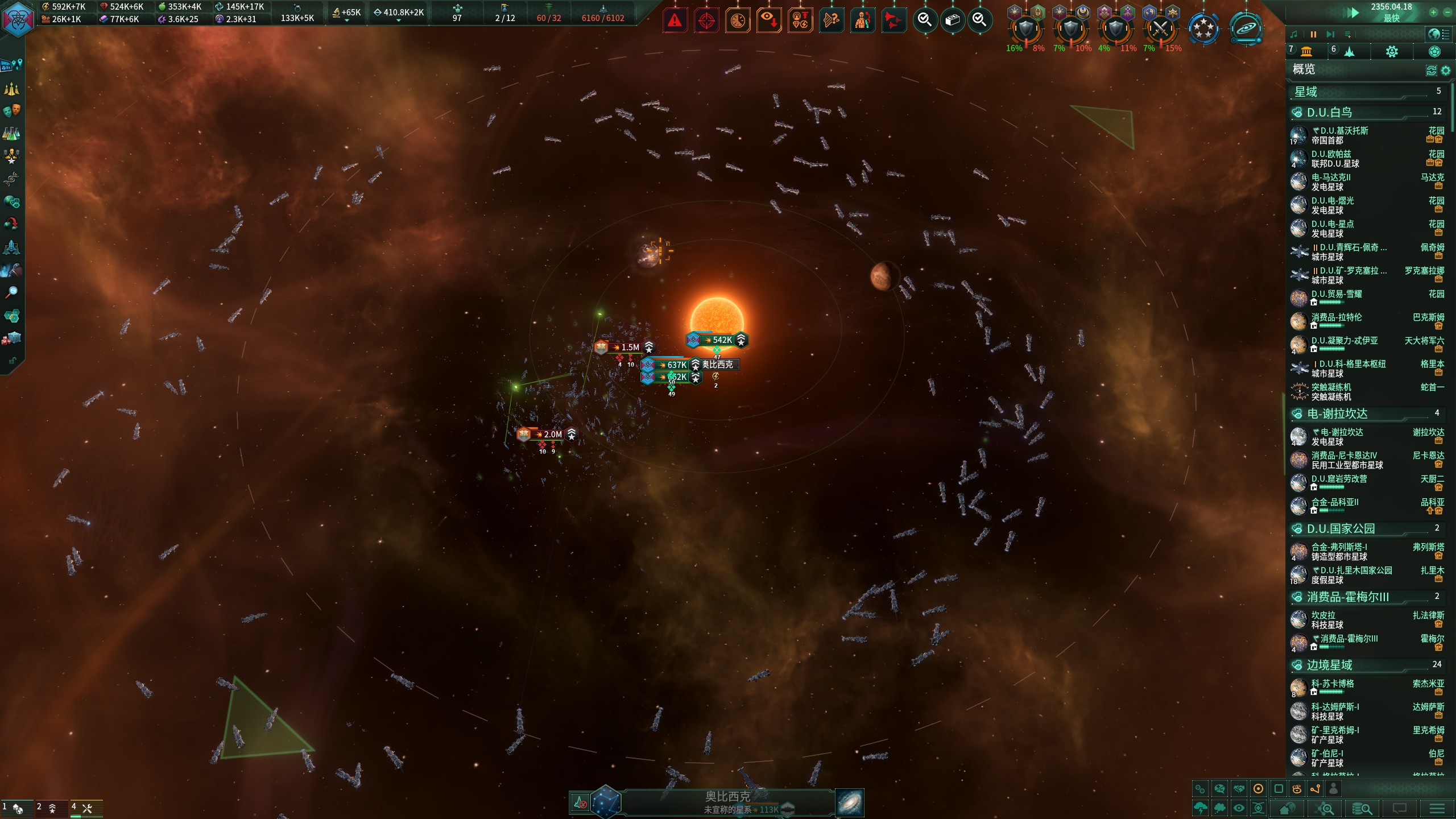
Task: Select the 542K fleet power label
Action: 721,340
